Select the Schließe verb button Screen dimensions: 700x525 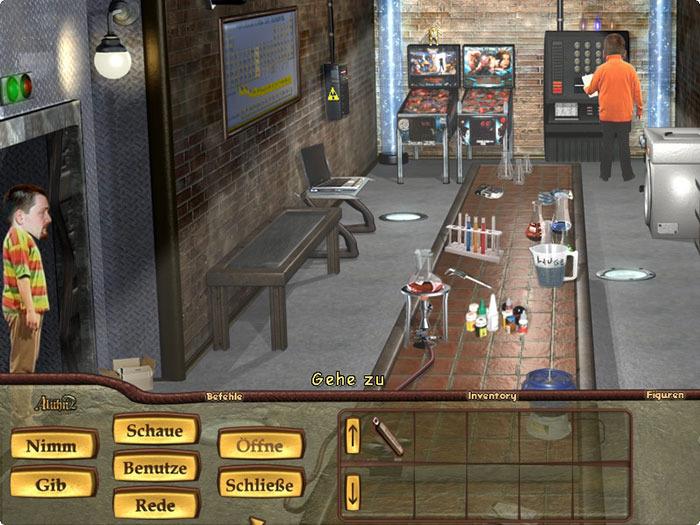[260, 484]
